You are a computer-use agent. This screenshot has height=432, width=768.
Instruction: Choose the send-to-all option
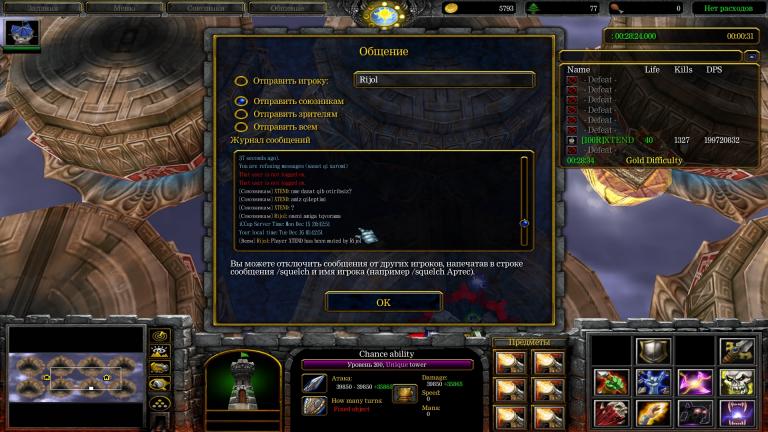pyautogui.click(x=241, y=127)
